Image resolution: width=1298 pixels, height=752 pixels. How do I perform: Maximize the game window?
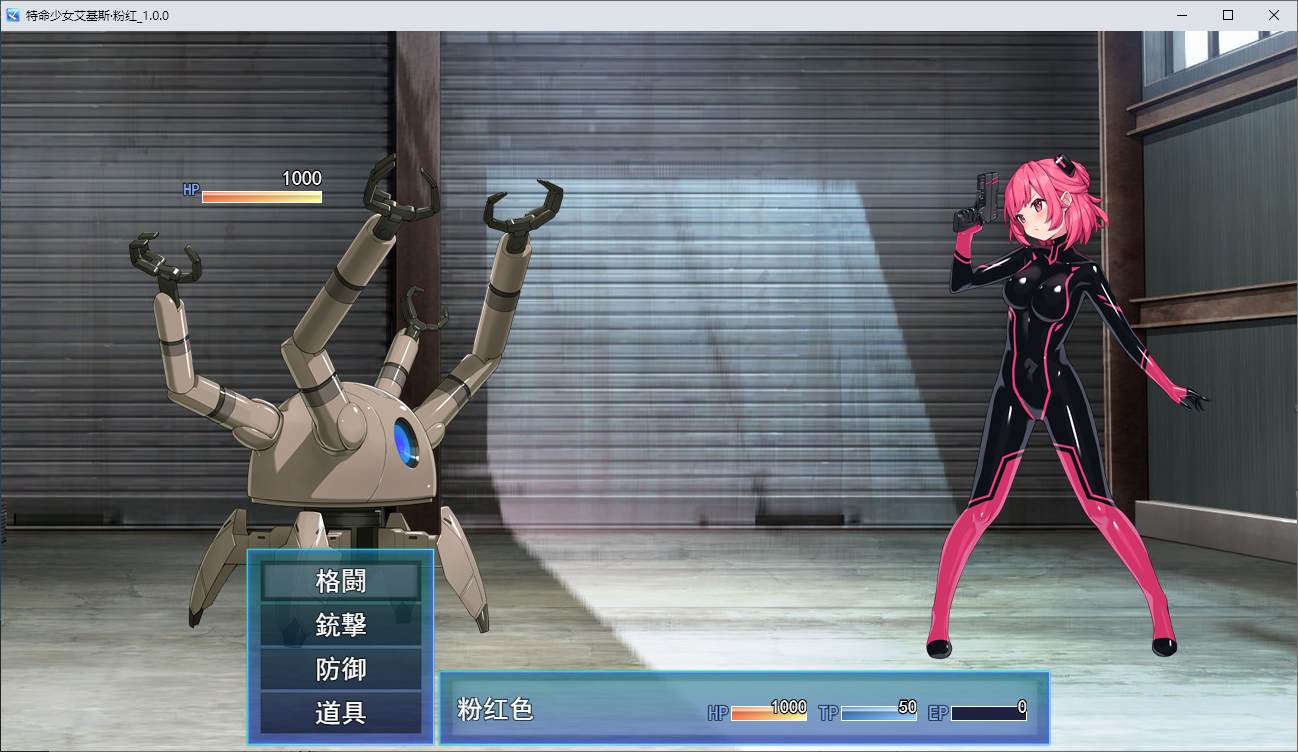(1228, 15)
